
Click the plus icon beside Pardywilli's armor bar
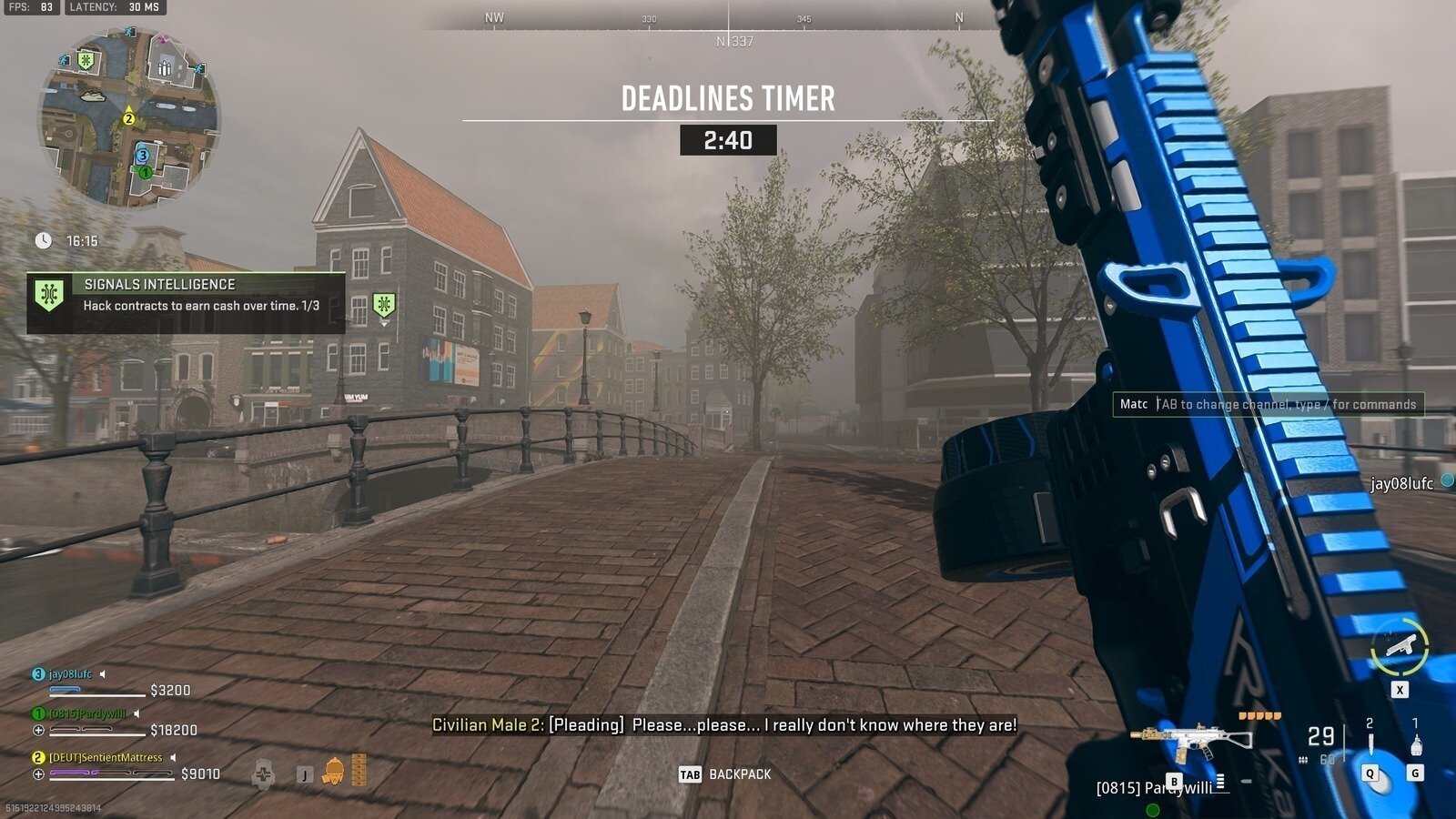[38, 730]
